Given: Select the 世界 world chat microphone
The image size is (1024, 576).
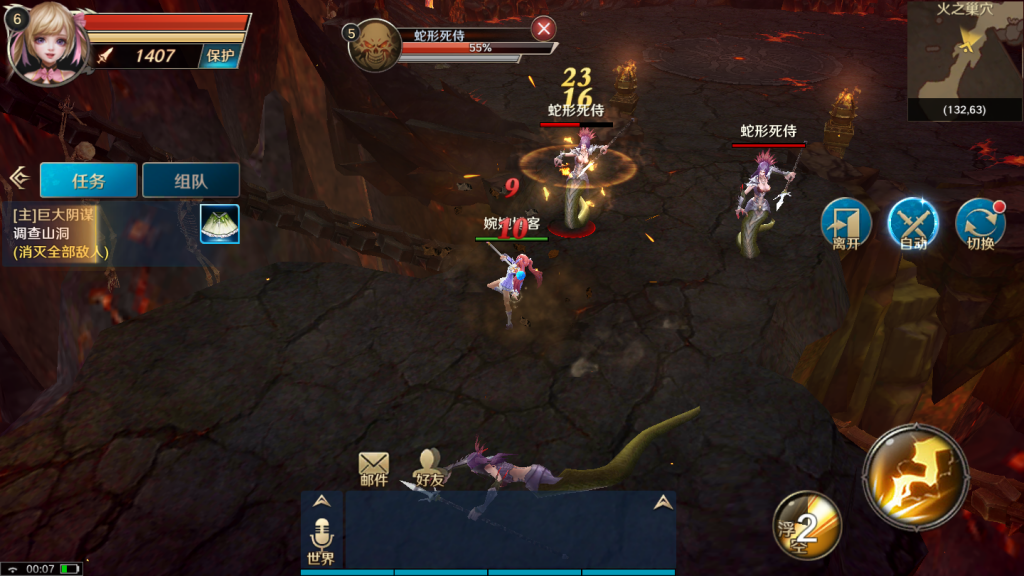Looking at the screenshot, I should point(322,542).
